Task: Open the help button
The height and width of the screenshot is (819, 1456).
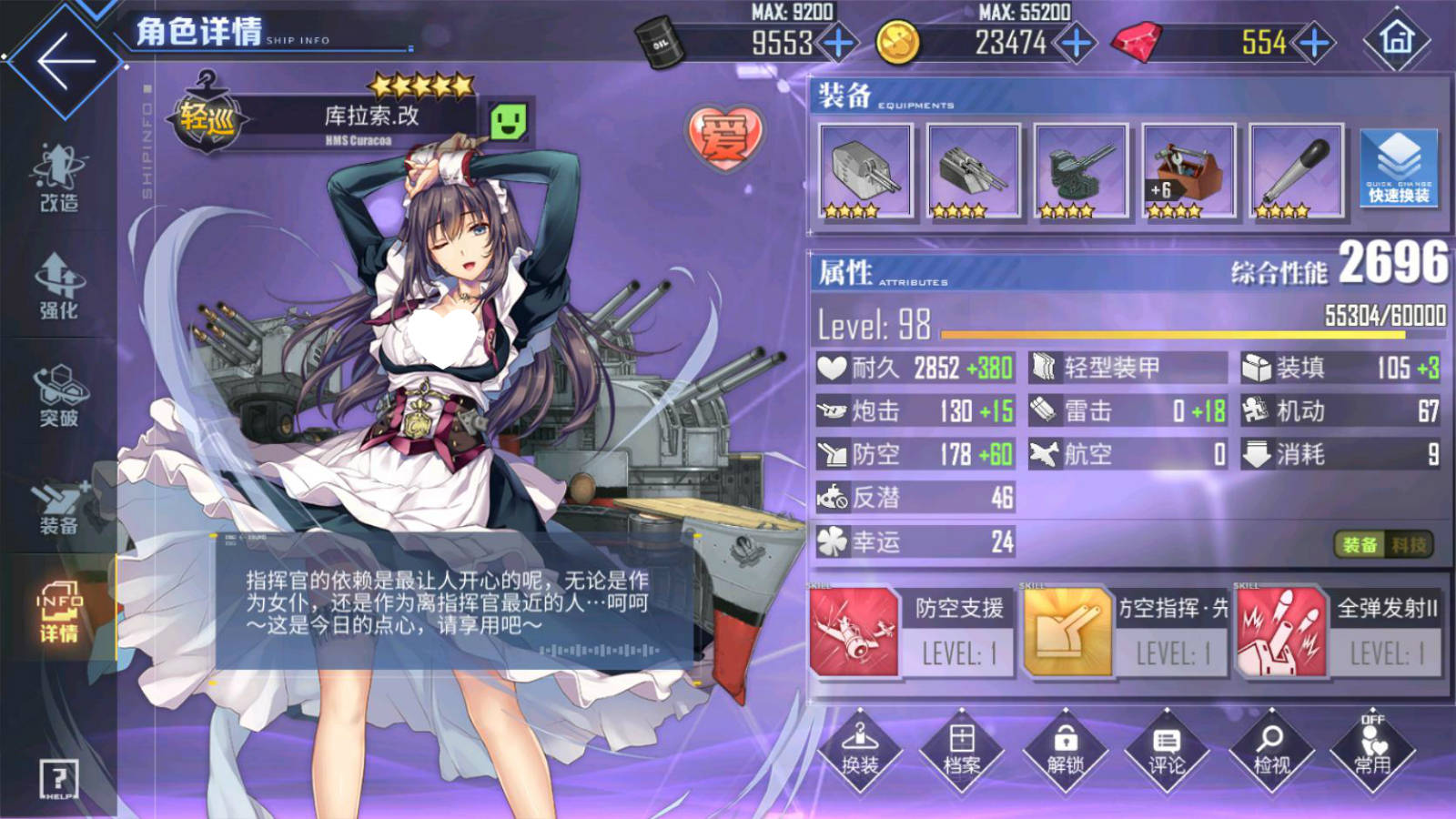Action: click(x=59, y=779)
